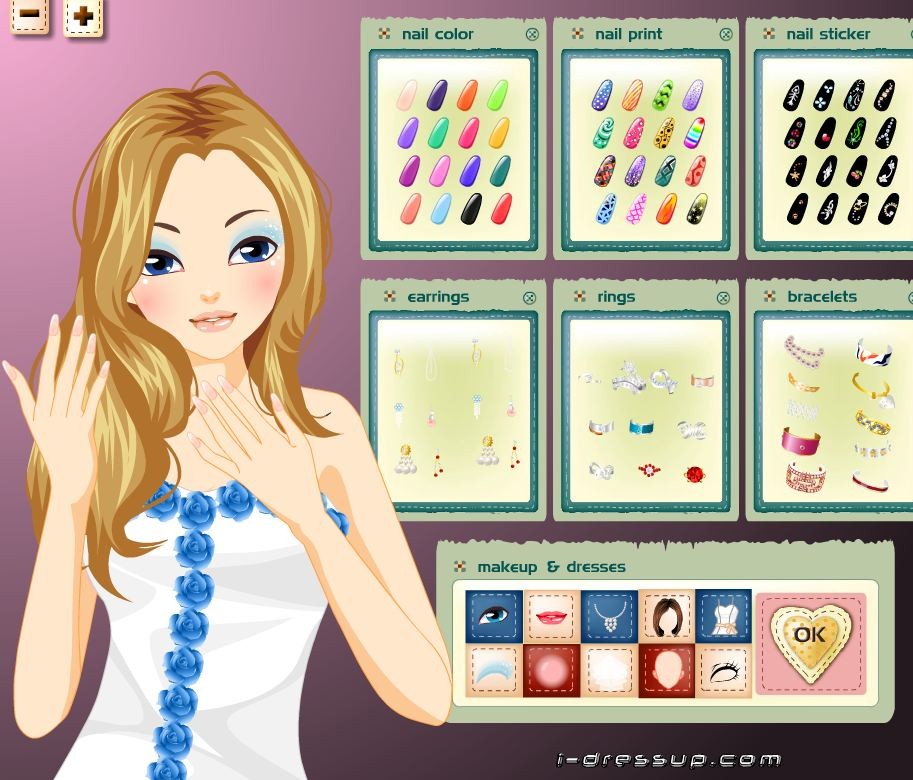Choose the hairstyle category
This screenshot has width=913, height=780.
click(666, 615)
